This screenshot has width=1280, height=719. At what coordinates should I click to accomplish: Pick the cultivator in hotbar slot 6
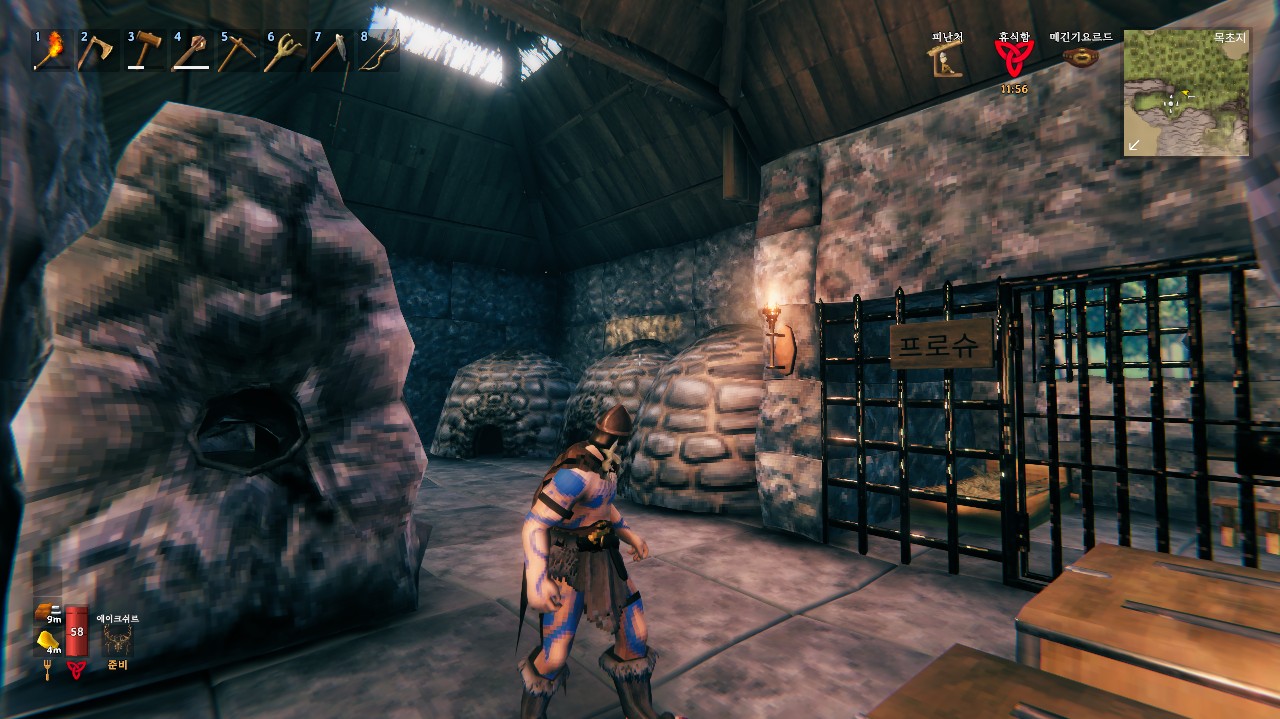click(x=284, y=50)
